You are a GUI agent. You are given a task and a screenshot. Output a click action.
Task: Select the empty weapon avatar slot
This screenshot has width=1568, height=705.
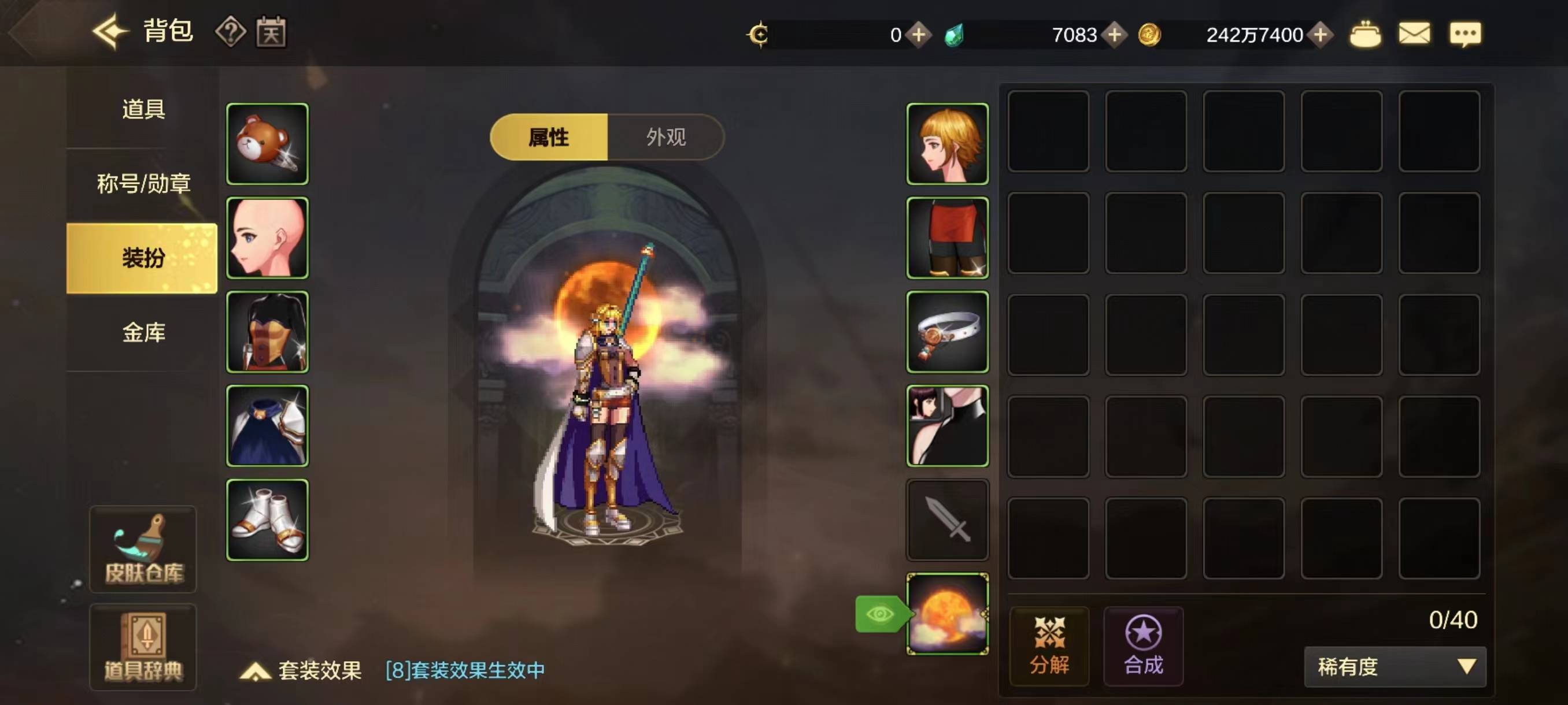(947, 520)
